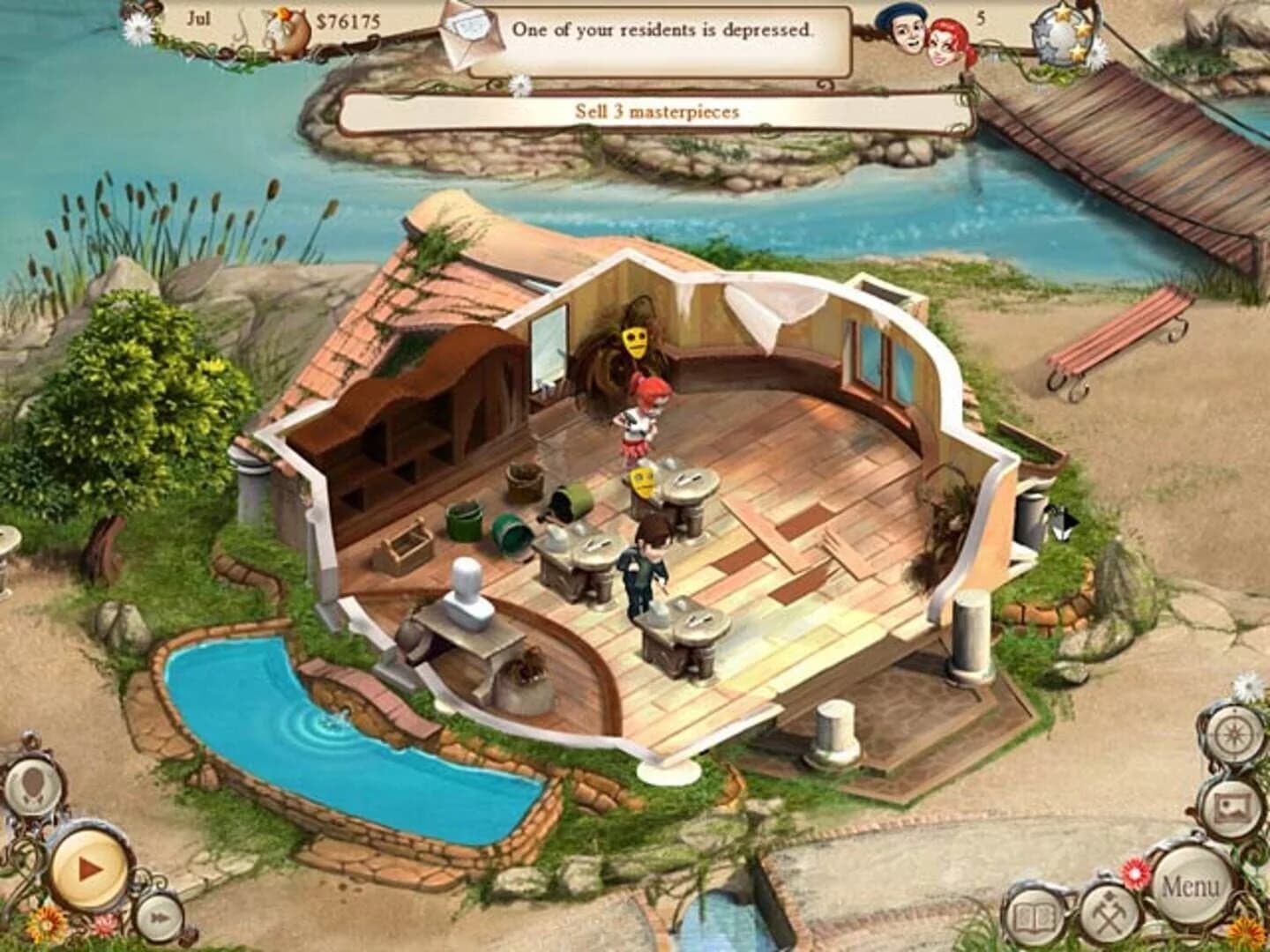
Task: Click the red-haired resident in the workshop
Action: pyautogui.click(x=637, y=423)
